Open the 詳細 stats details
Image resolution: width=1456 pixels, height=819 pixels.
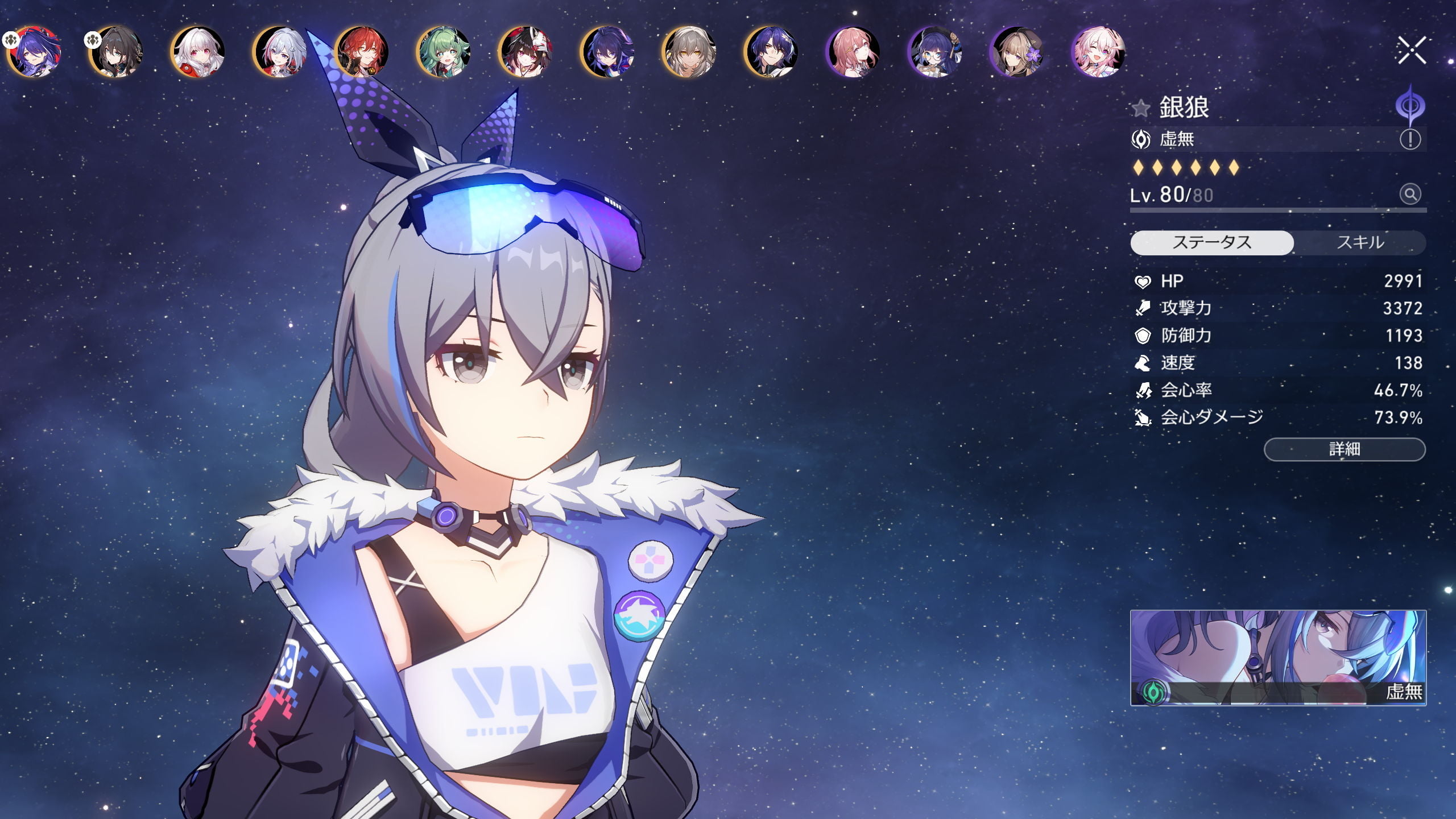(1345, 449)
